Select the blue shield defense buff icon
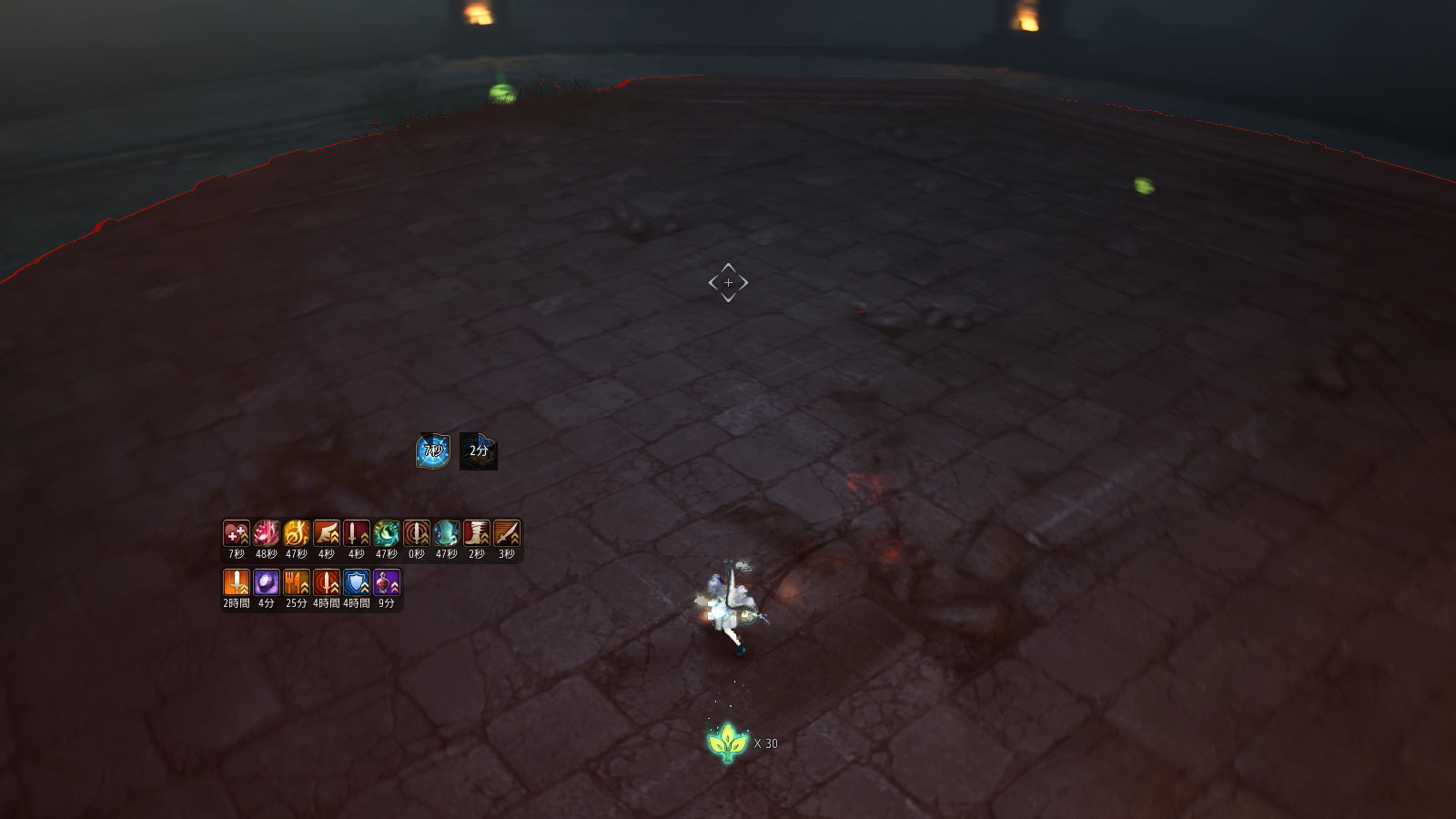 (x=357, y=582)
